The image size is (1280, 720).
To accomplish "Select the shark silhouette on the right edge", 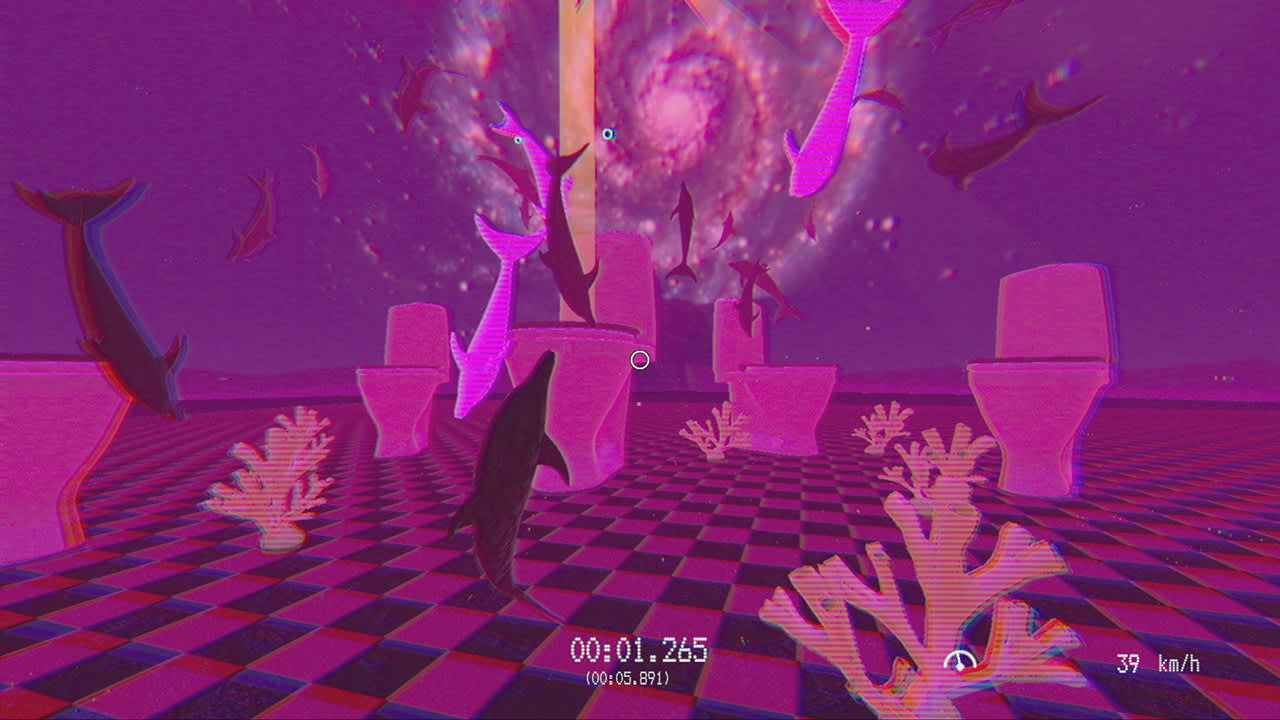I will (990, 140).
